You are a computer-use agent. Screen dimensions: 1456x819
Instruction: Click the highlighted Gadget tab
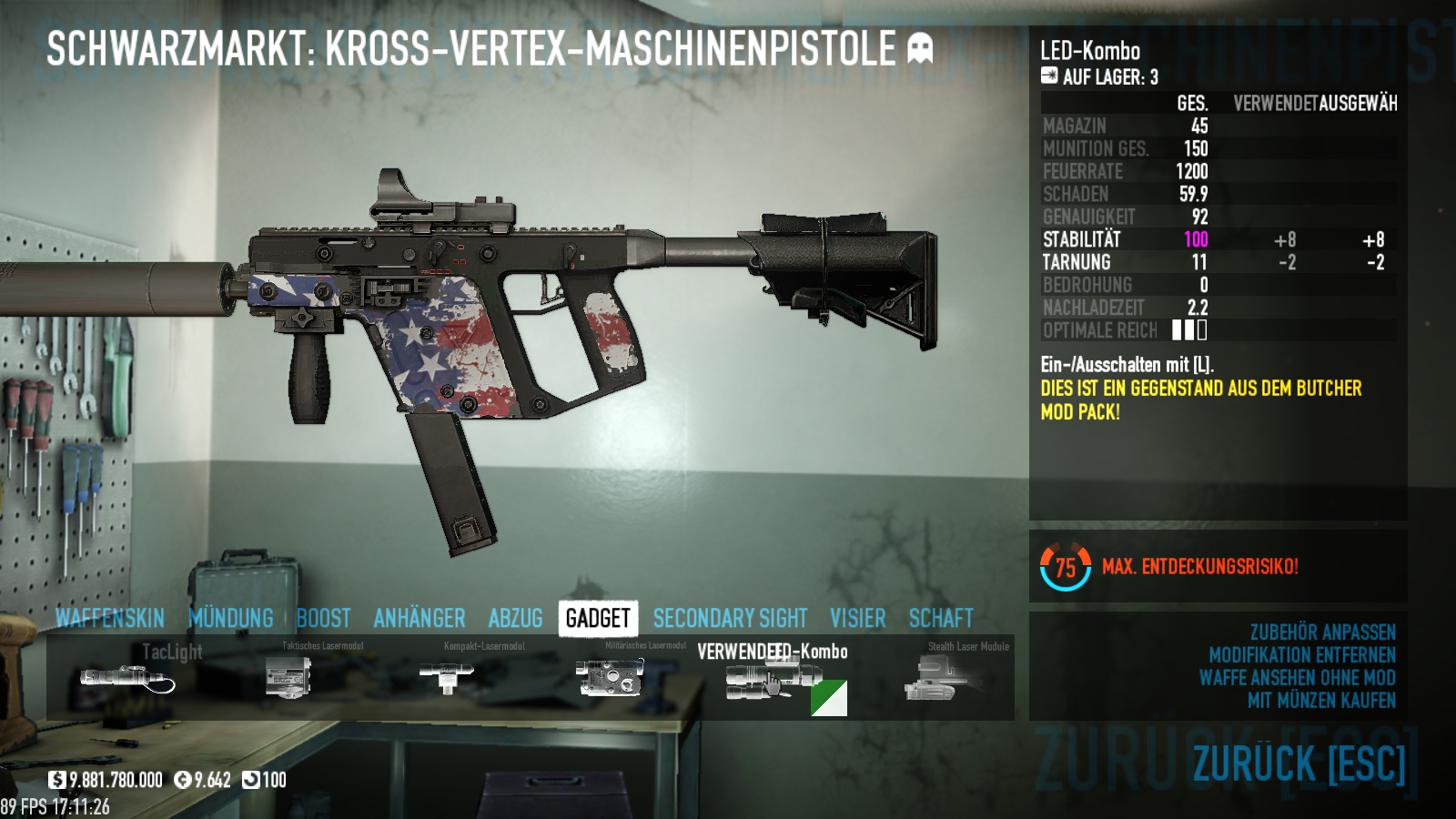click(598, 619)
